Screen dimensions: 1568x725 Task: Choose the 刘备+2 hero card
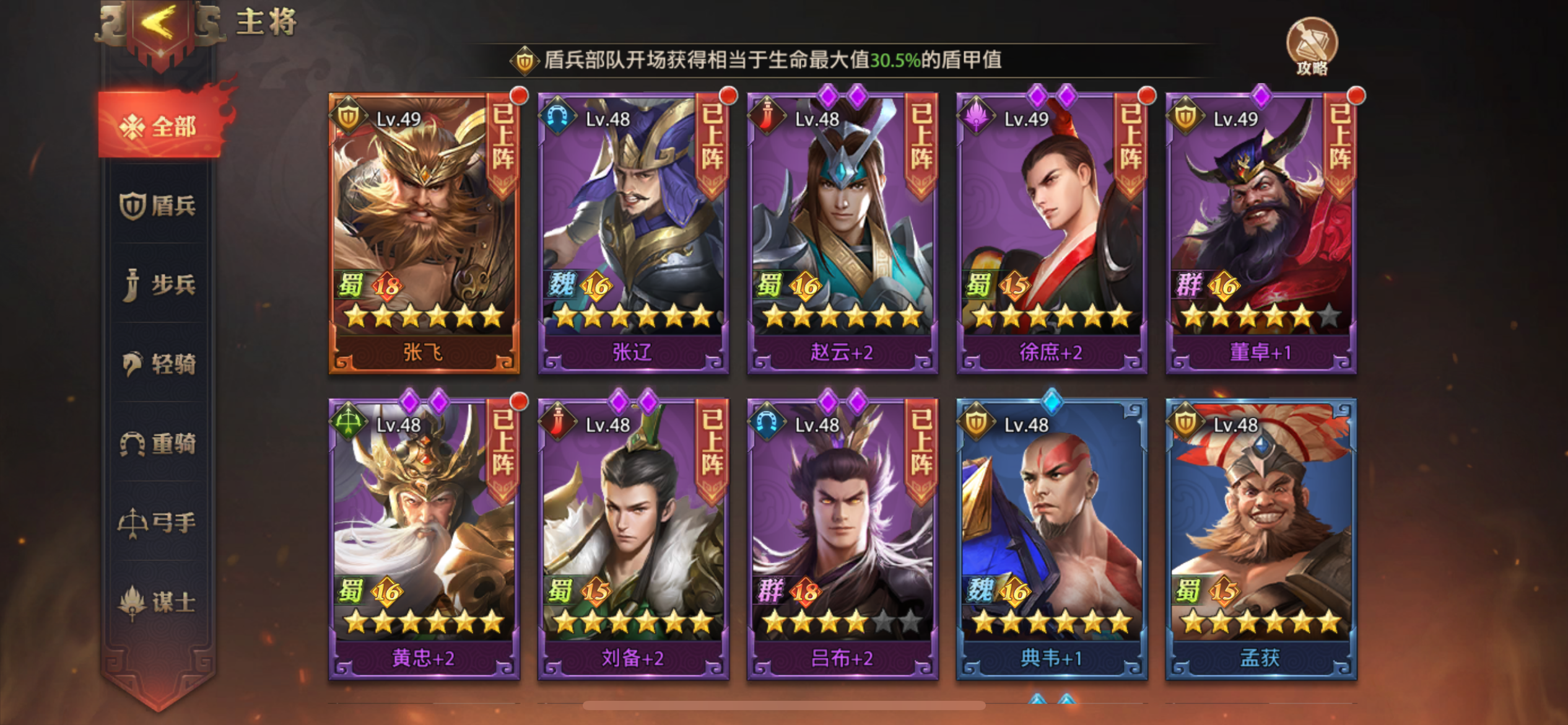click(633, 539)
